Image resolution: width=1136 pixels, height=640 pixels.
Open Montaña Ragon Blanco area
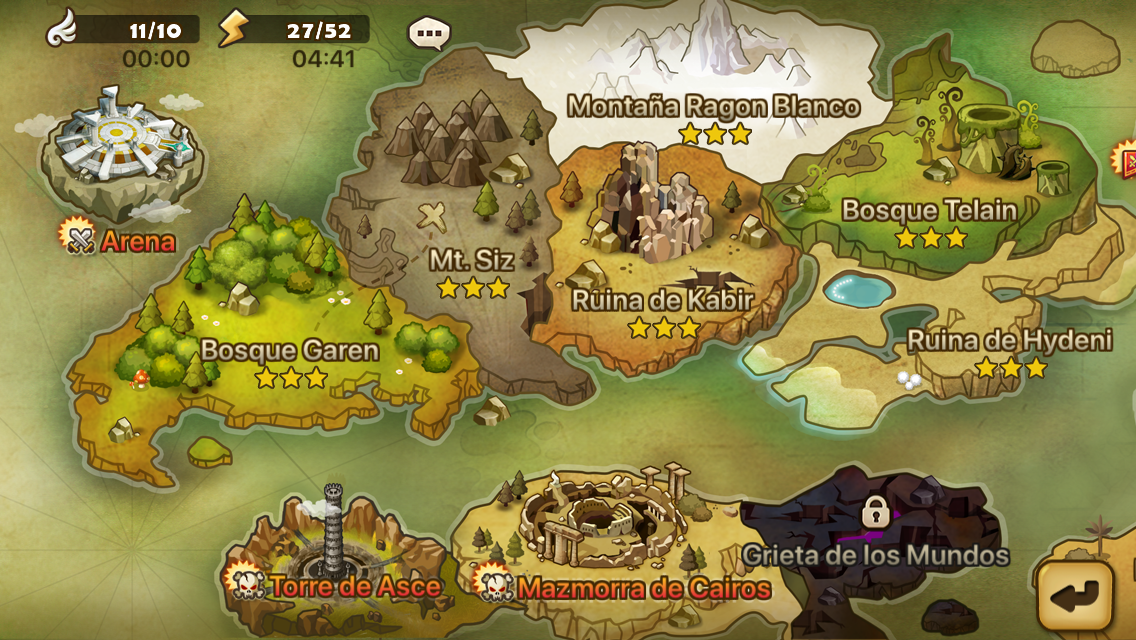pyautogui.click(x=713, y=106)
